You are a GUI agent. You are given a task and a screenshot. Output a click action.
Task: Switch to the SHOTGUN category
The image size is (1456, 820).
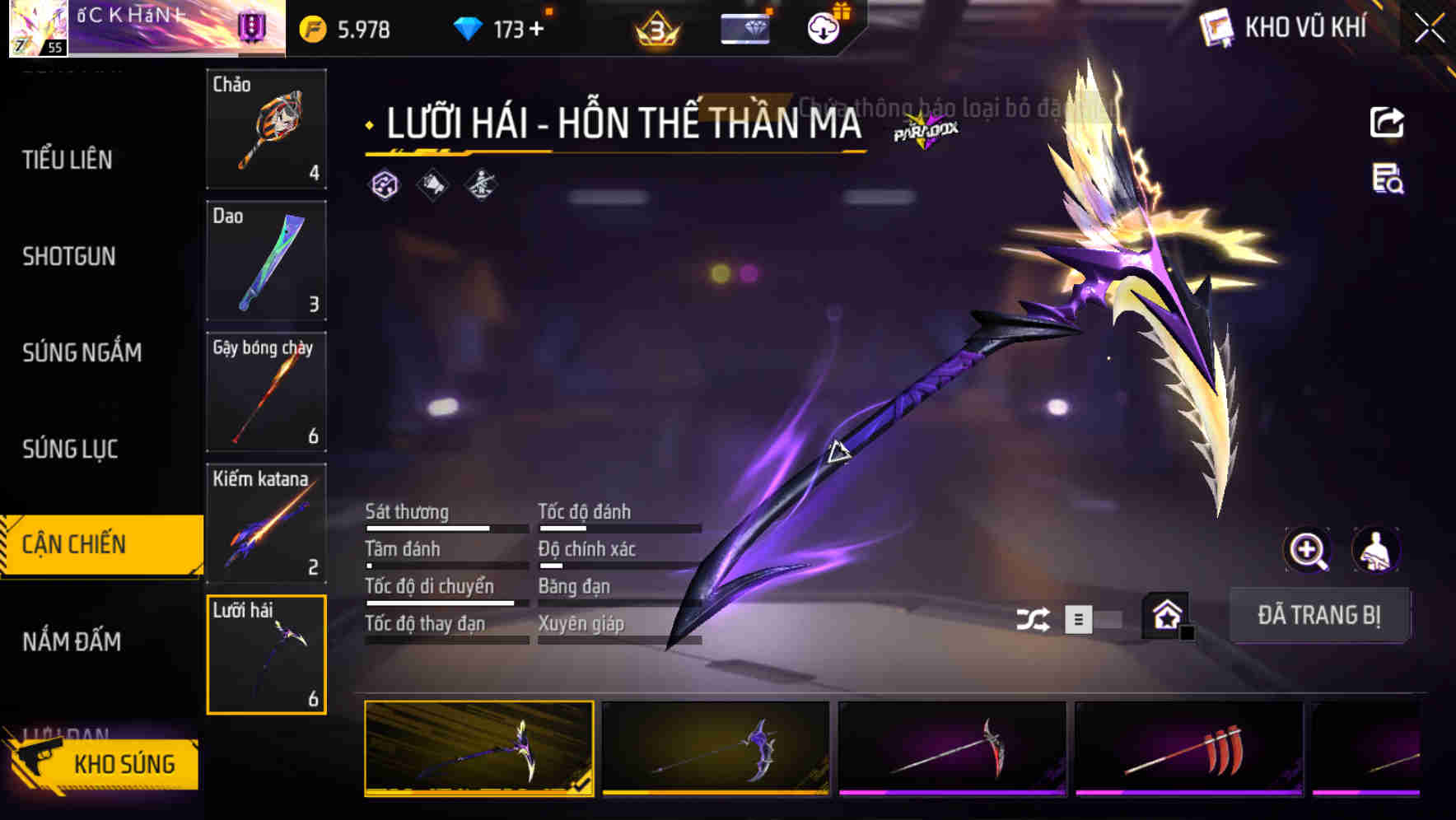(x=69, y=257)
